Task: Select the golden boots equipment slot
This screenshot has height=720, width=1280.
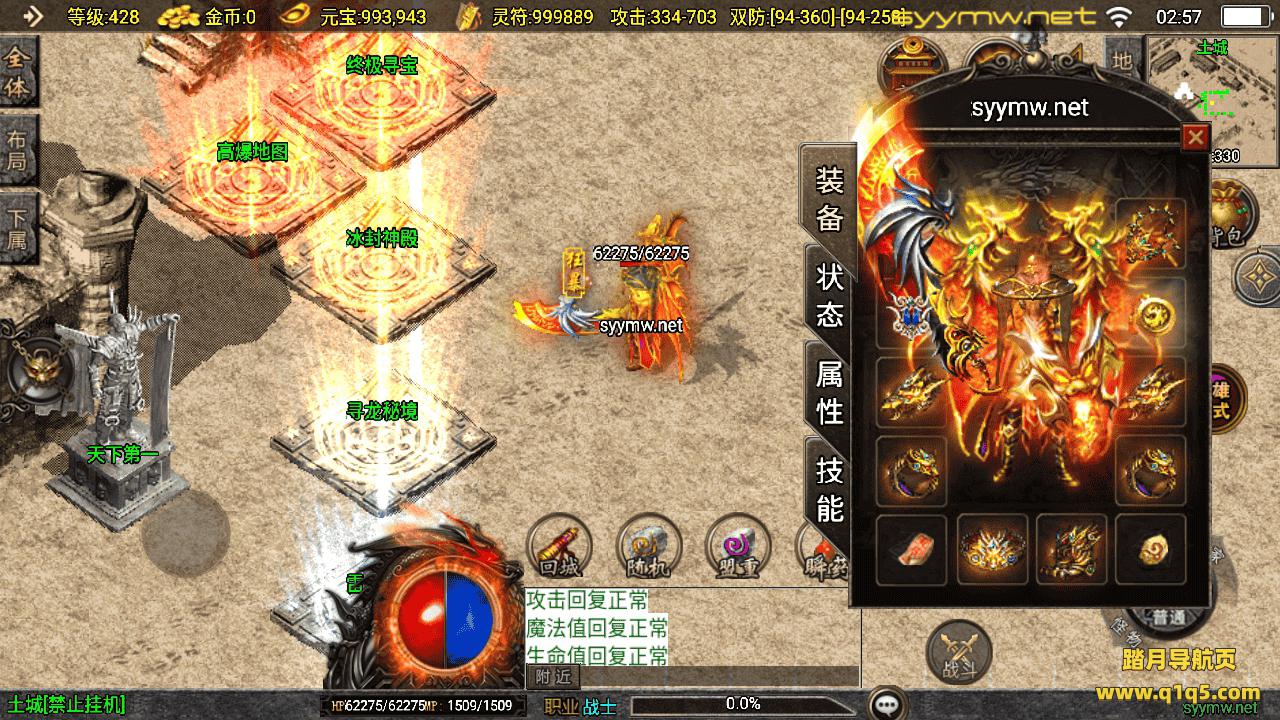Action: tap(1071, 549)
